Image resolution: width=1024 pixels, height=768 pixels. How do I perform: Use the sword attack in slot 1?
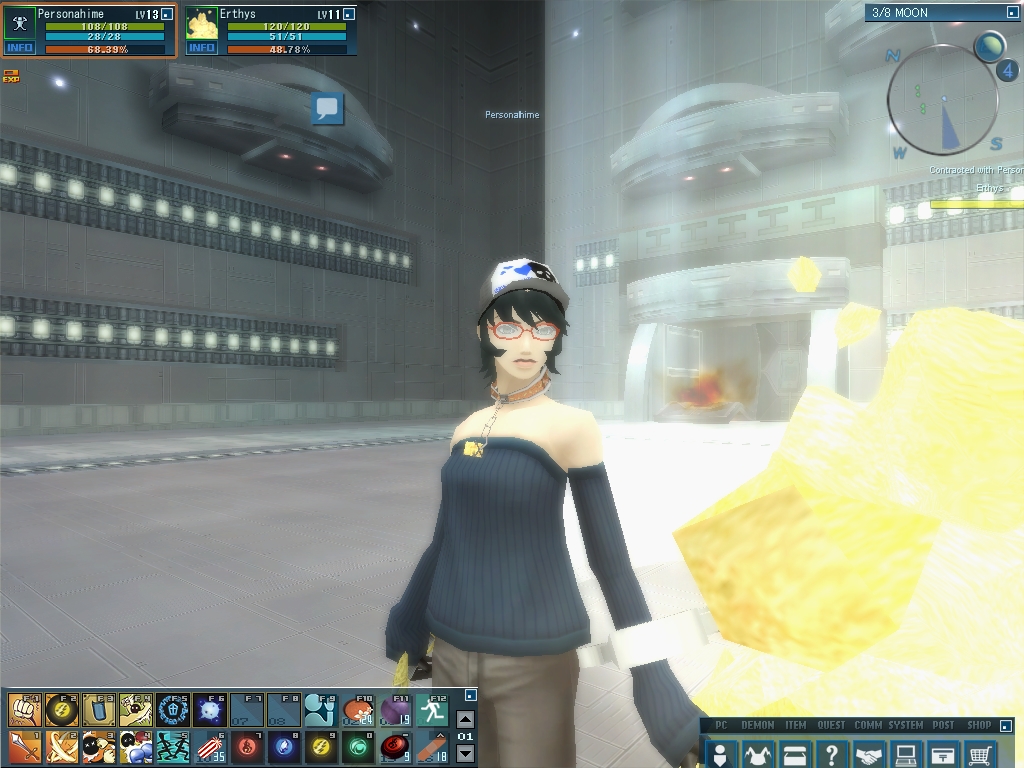coord(24,746)
